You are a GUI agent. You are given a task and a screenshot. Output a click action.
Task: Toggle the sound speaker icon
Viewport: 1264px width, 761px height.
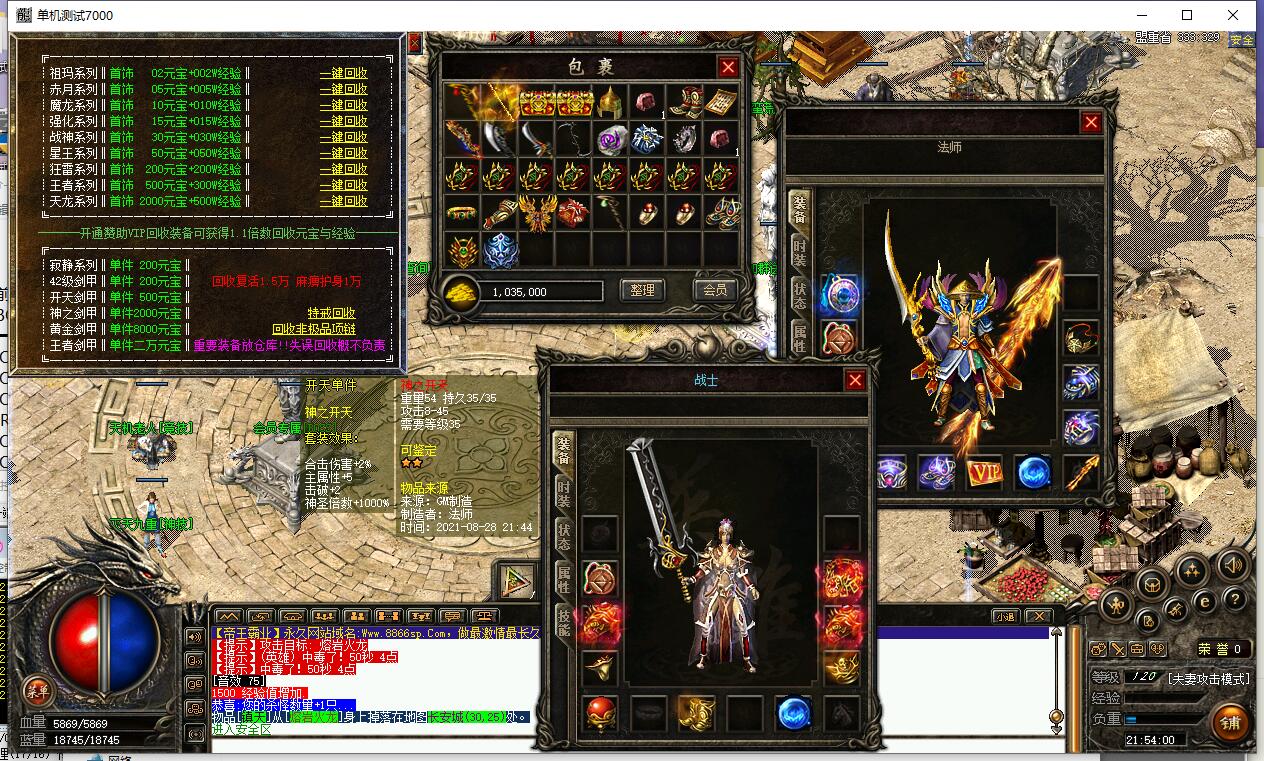[1232, 567]
